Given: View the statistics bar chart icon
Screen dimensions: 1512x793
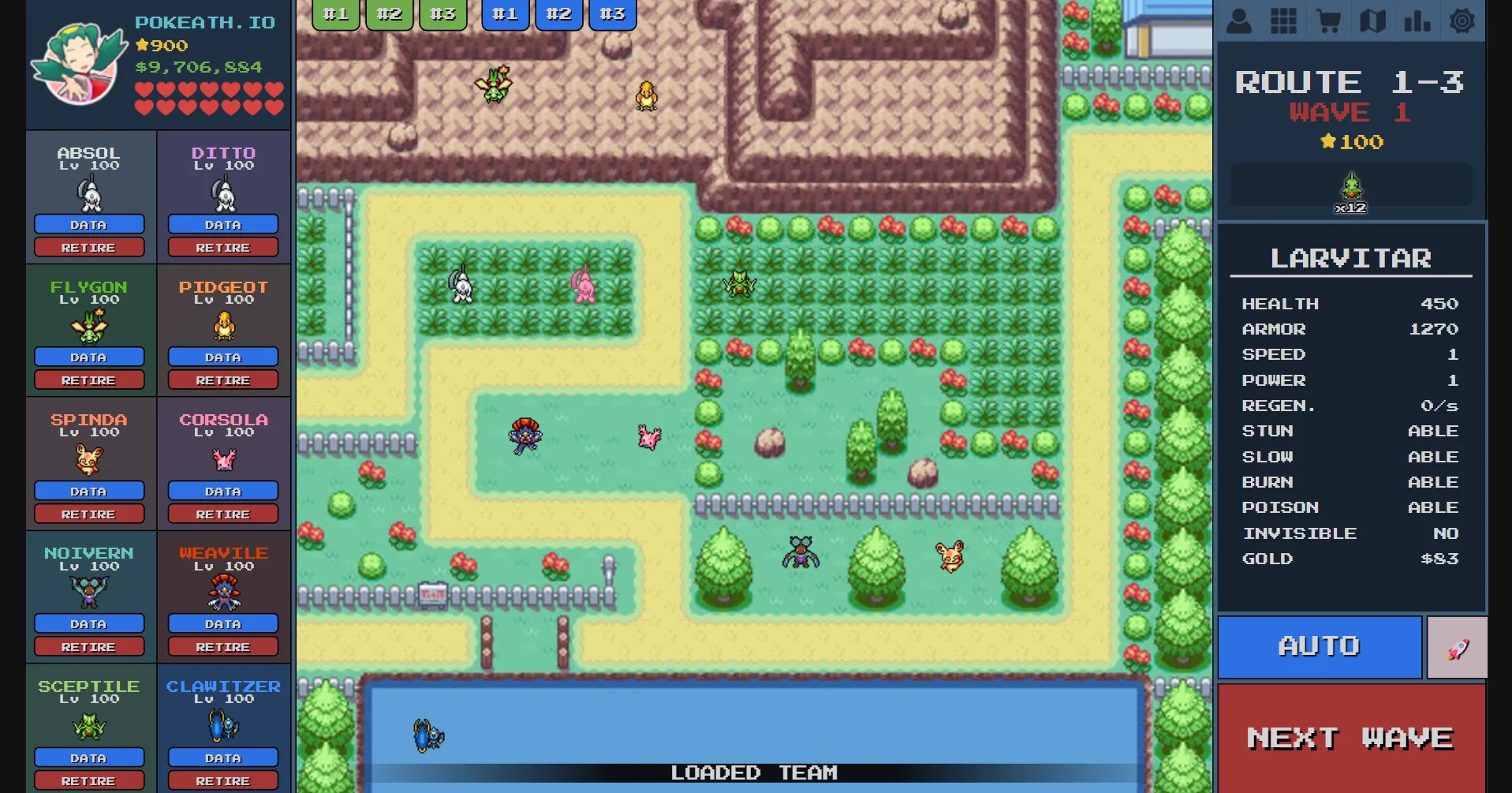Looking at the screenshot, I should pos(1417,20).
